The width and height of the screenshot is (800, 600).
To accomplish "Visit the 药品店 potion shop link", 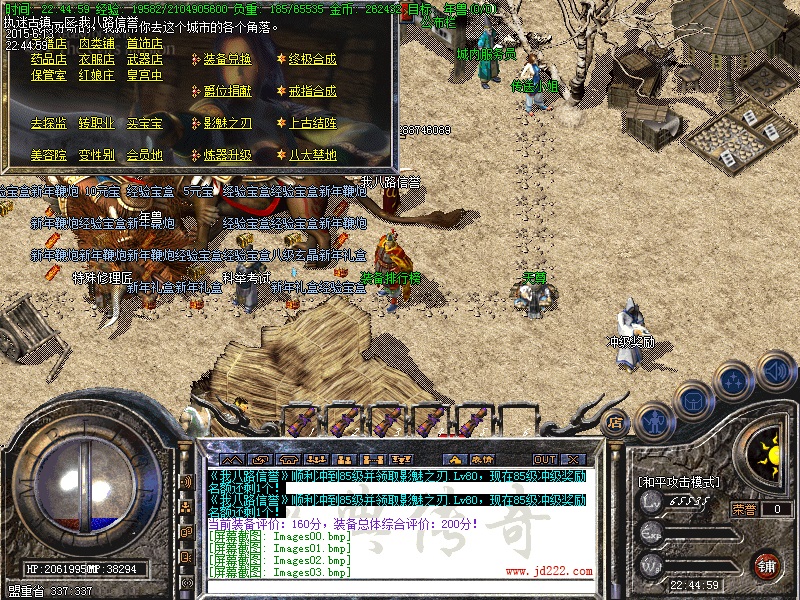I will 49,59.
